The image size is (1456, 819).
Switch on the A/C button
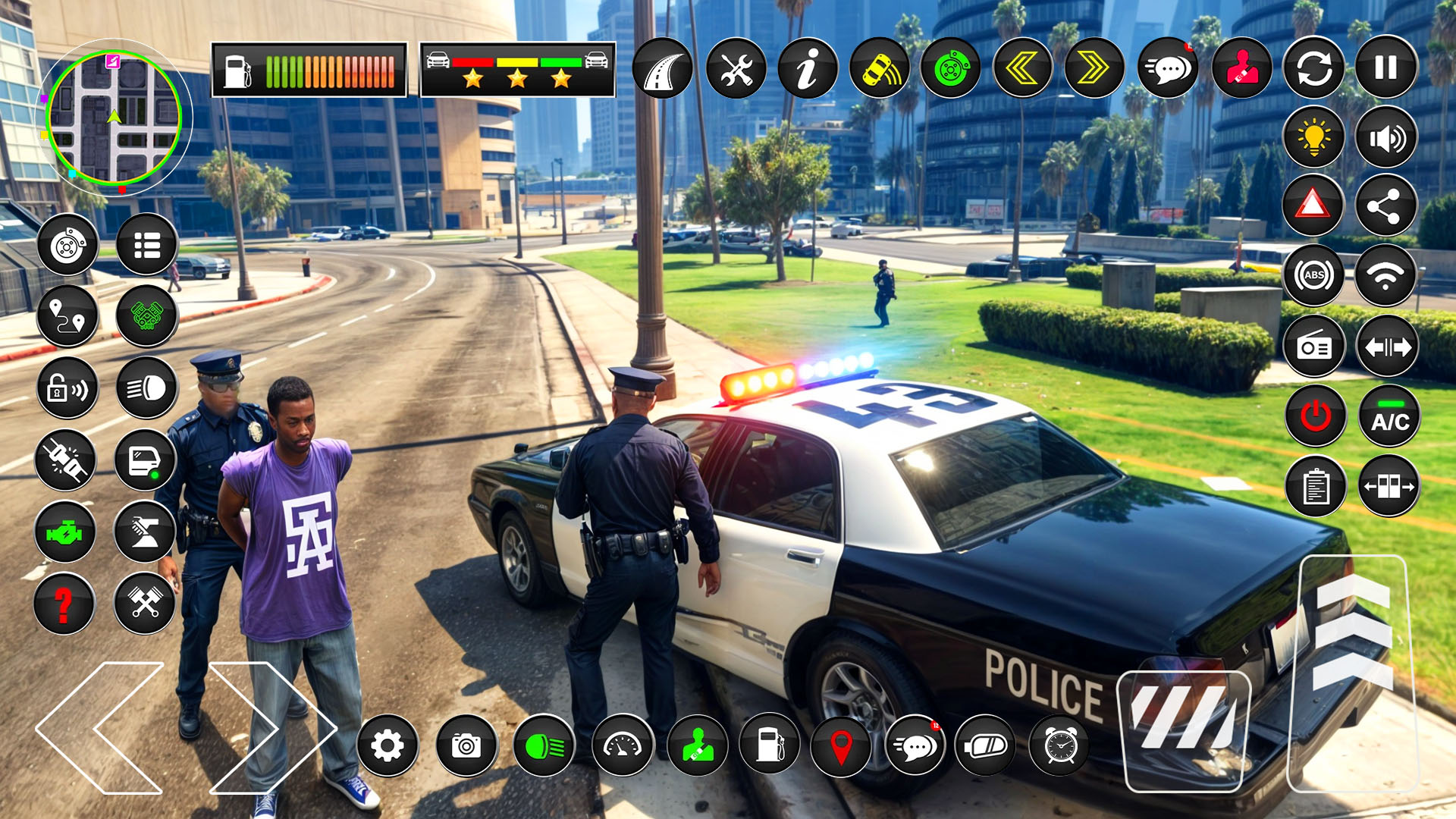click(x=1389, y=417)
